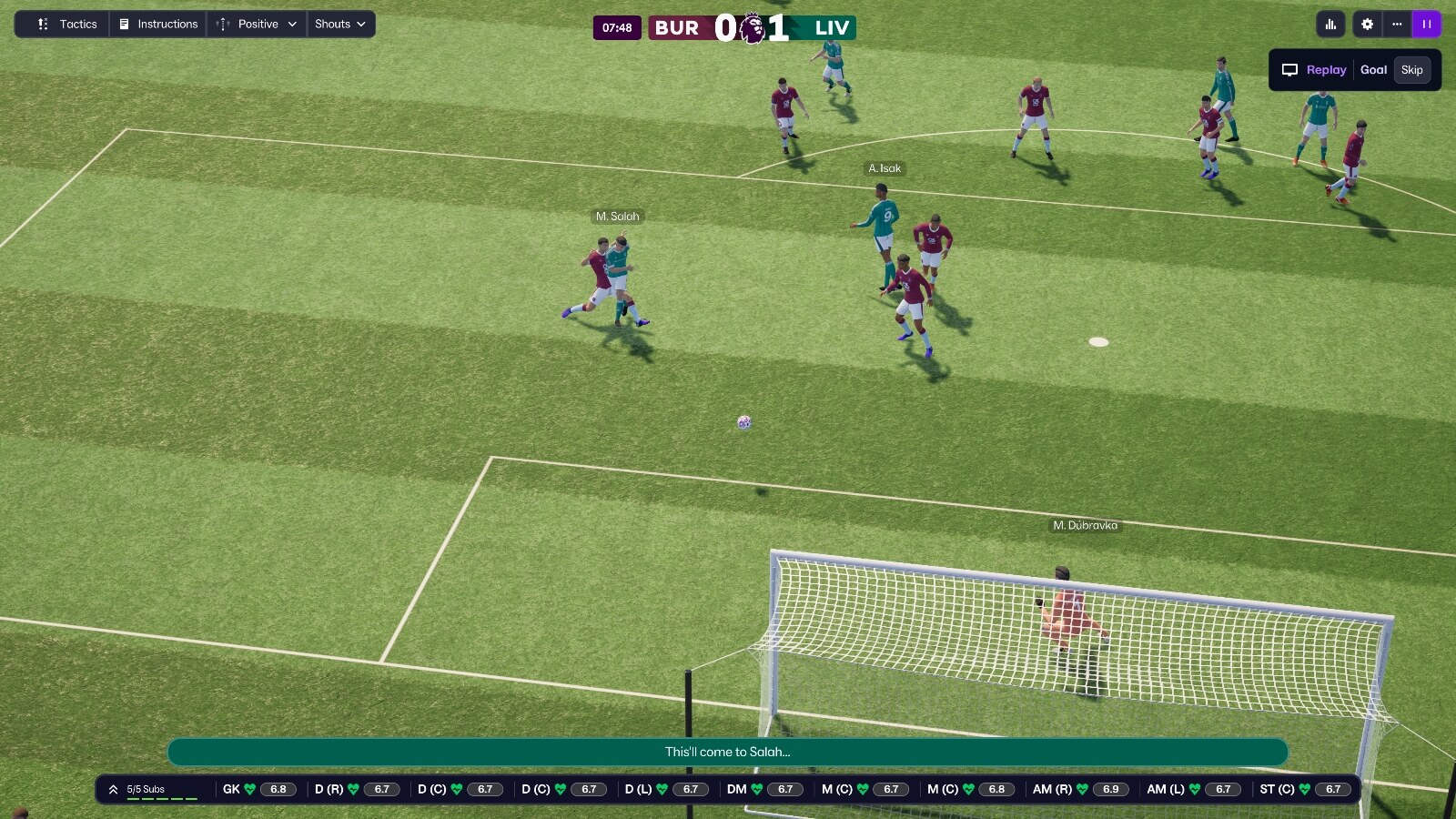Pause the match with the pause button
Image resolution: width=1456 pixels, height=819 pixels.
pos(1427,24)
